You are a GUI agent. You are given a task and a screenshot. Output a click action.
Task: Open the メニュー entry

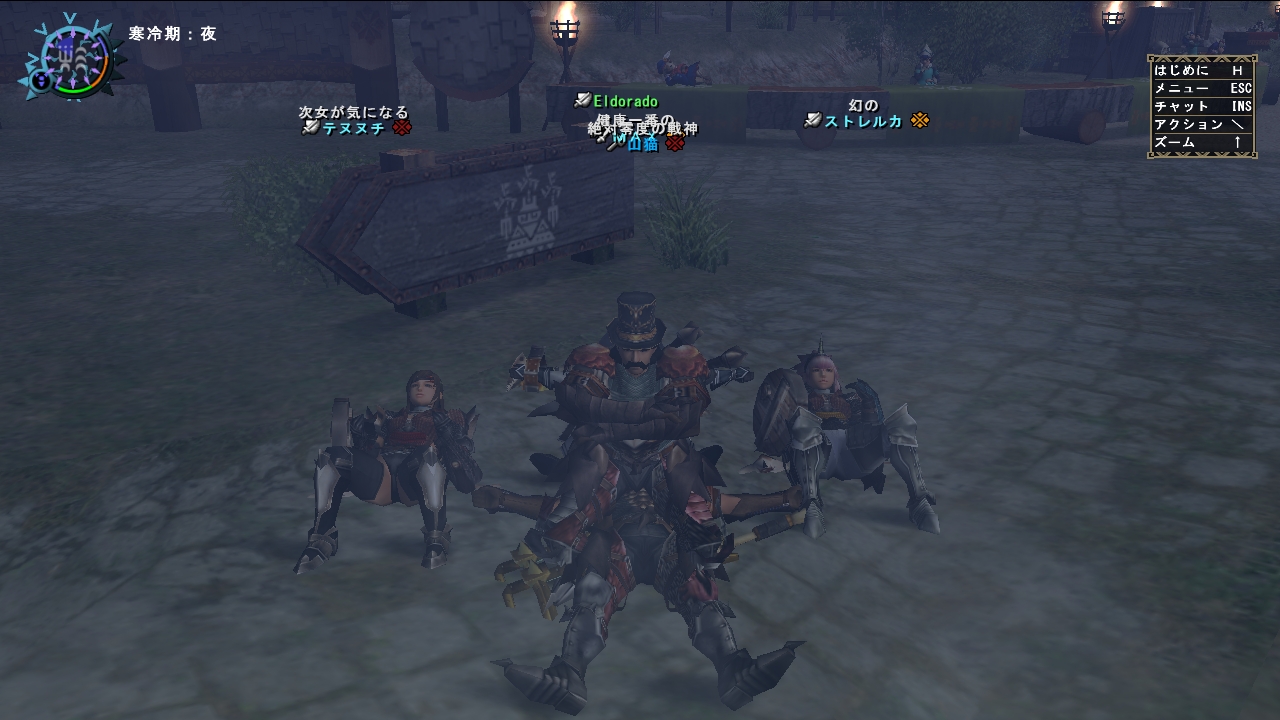[1201, 89]
